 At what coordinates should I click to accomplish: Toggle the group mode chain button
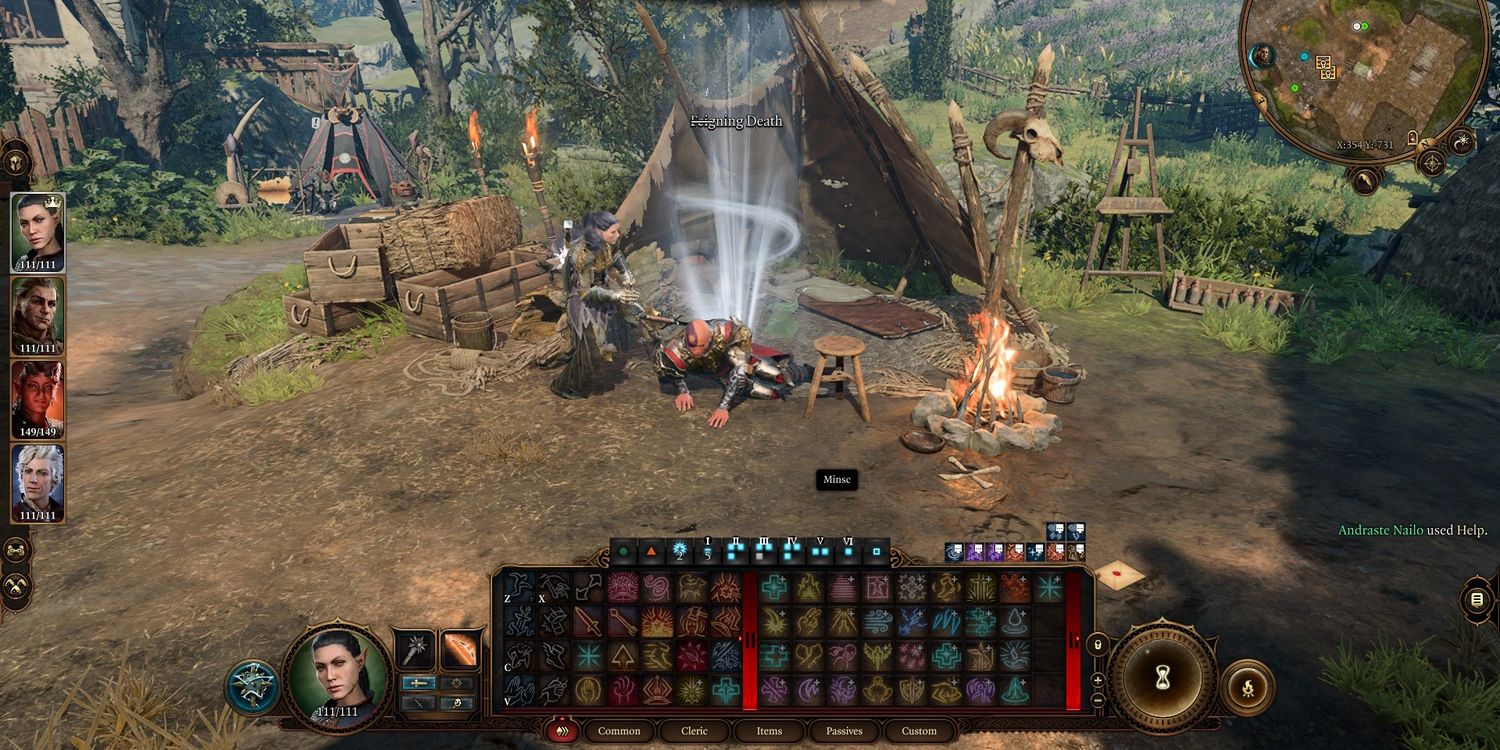[16, 551]
